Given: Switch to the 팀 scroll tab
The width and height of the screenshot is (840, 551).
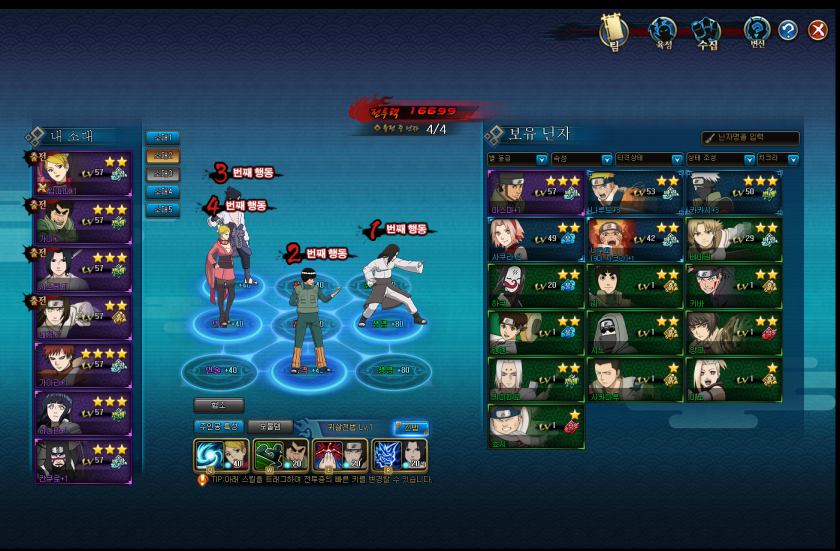Looking at the screenshot, I should click(x=612, y=32).
